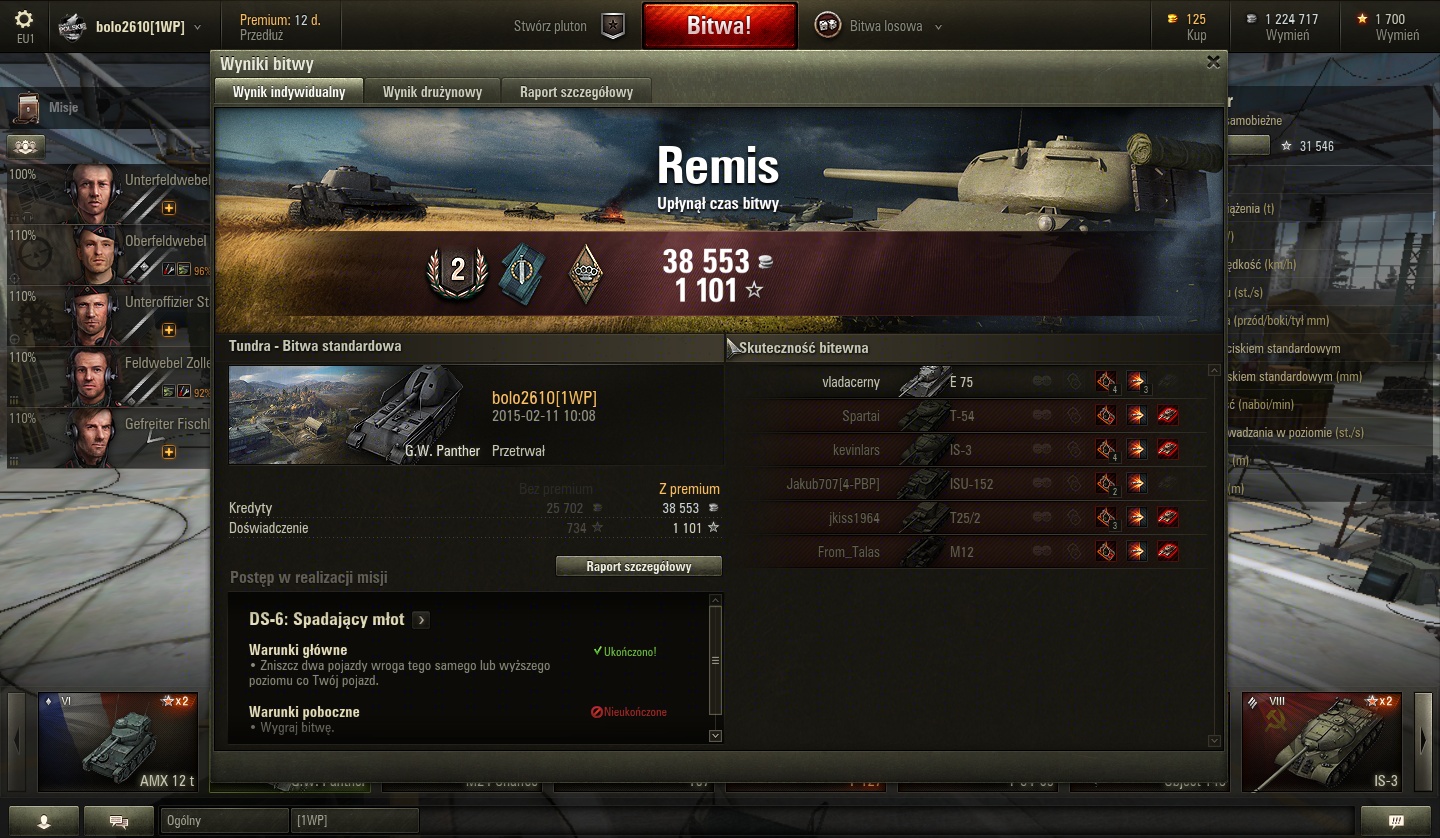Close the Wyniki bitwy window
This screenshot has width=1440, height=838.
[1213, 62]
